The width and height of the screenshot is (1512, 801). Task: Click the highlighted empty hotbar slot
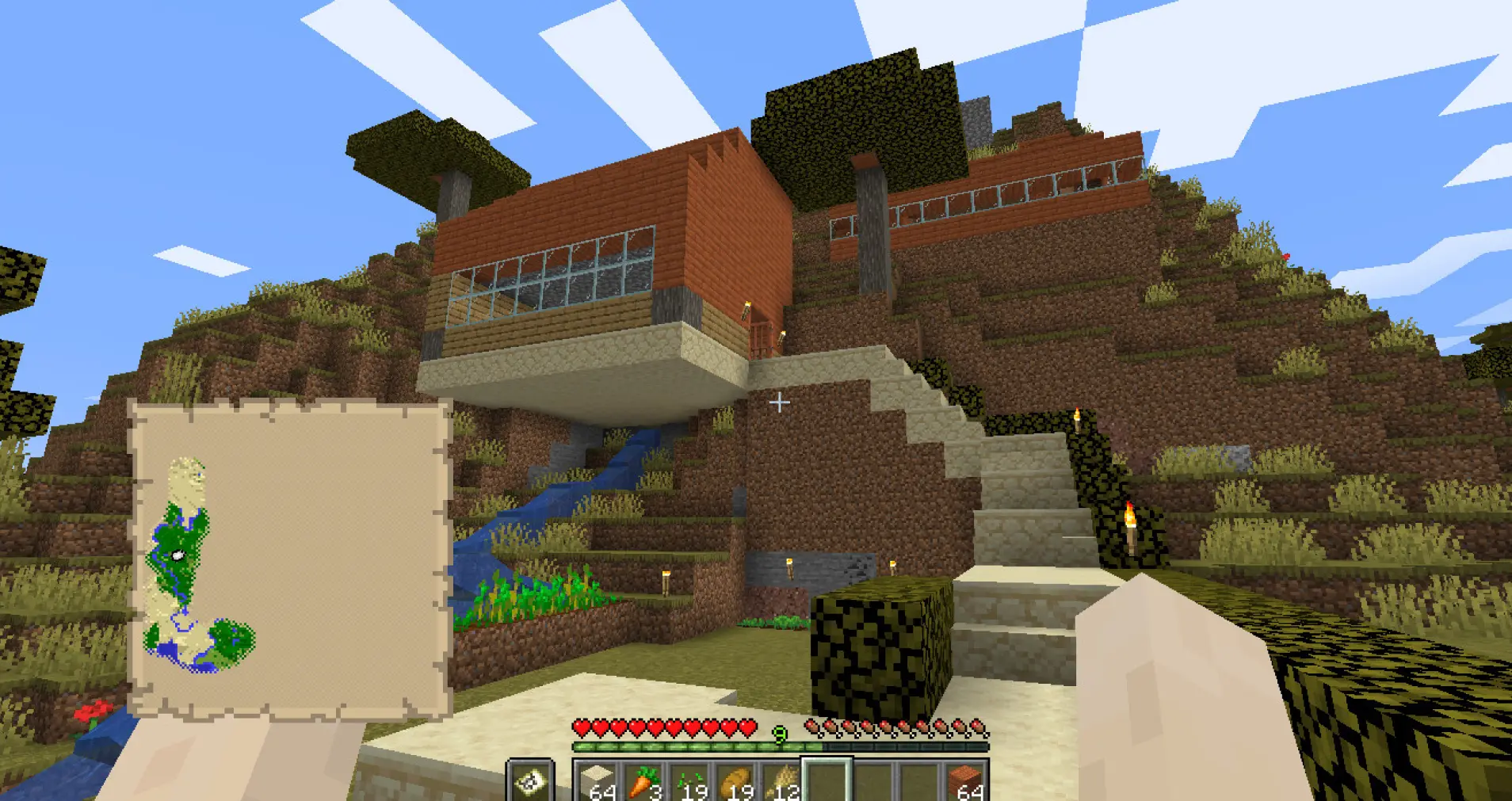click(x=827, y=781)
